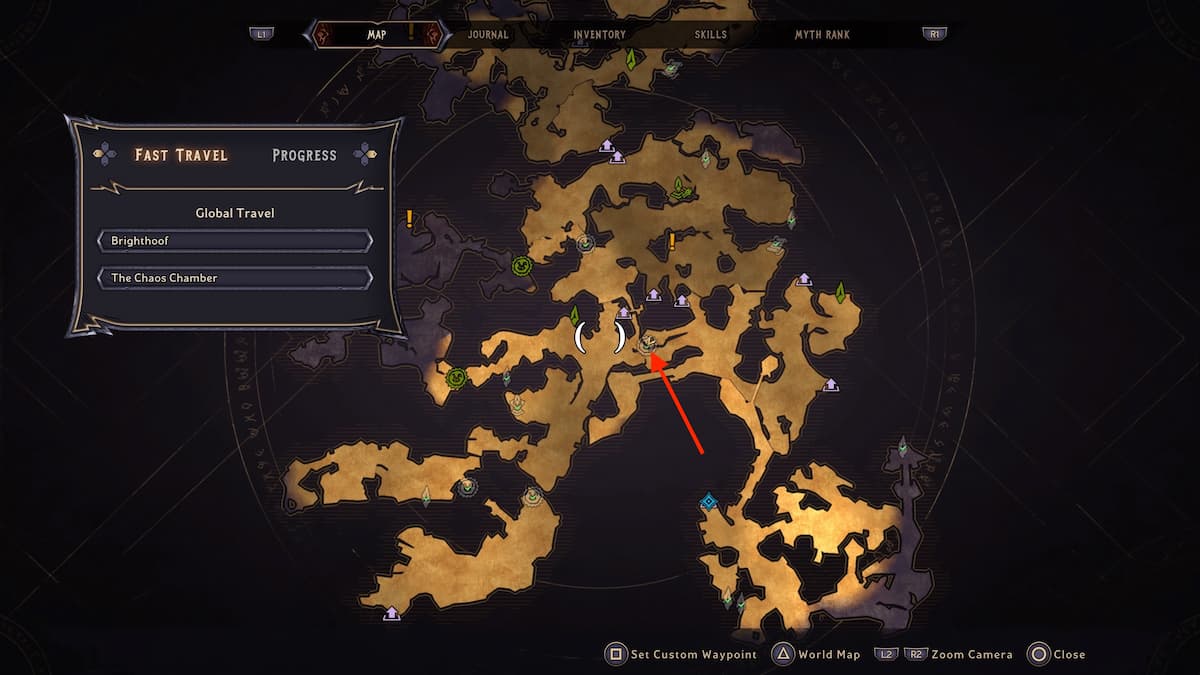
Task: Choose The Chaos Chamber travel destination
Action: (x=235, y=278)
